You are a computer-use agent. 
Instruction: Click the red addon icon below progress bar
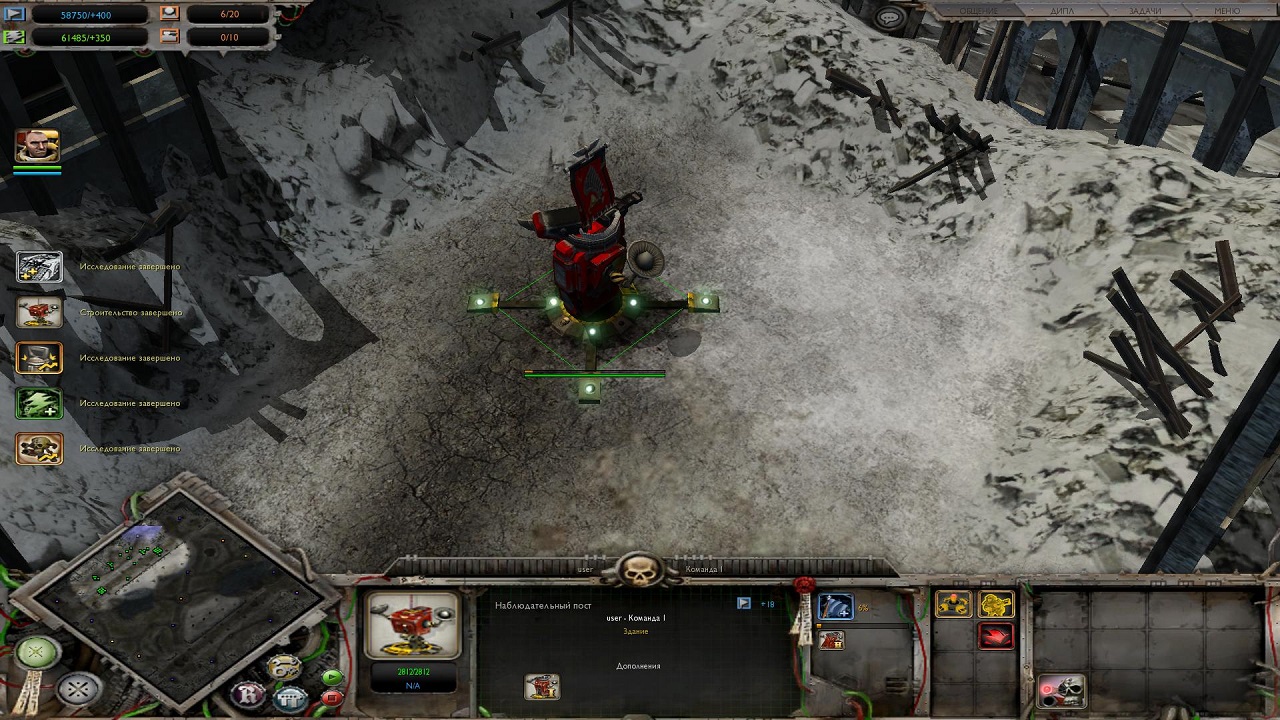[831, 640]
